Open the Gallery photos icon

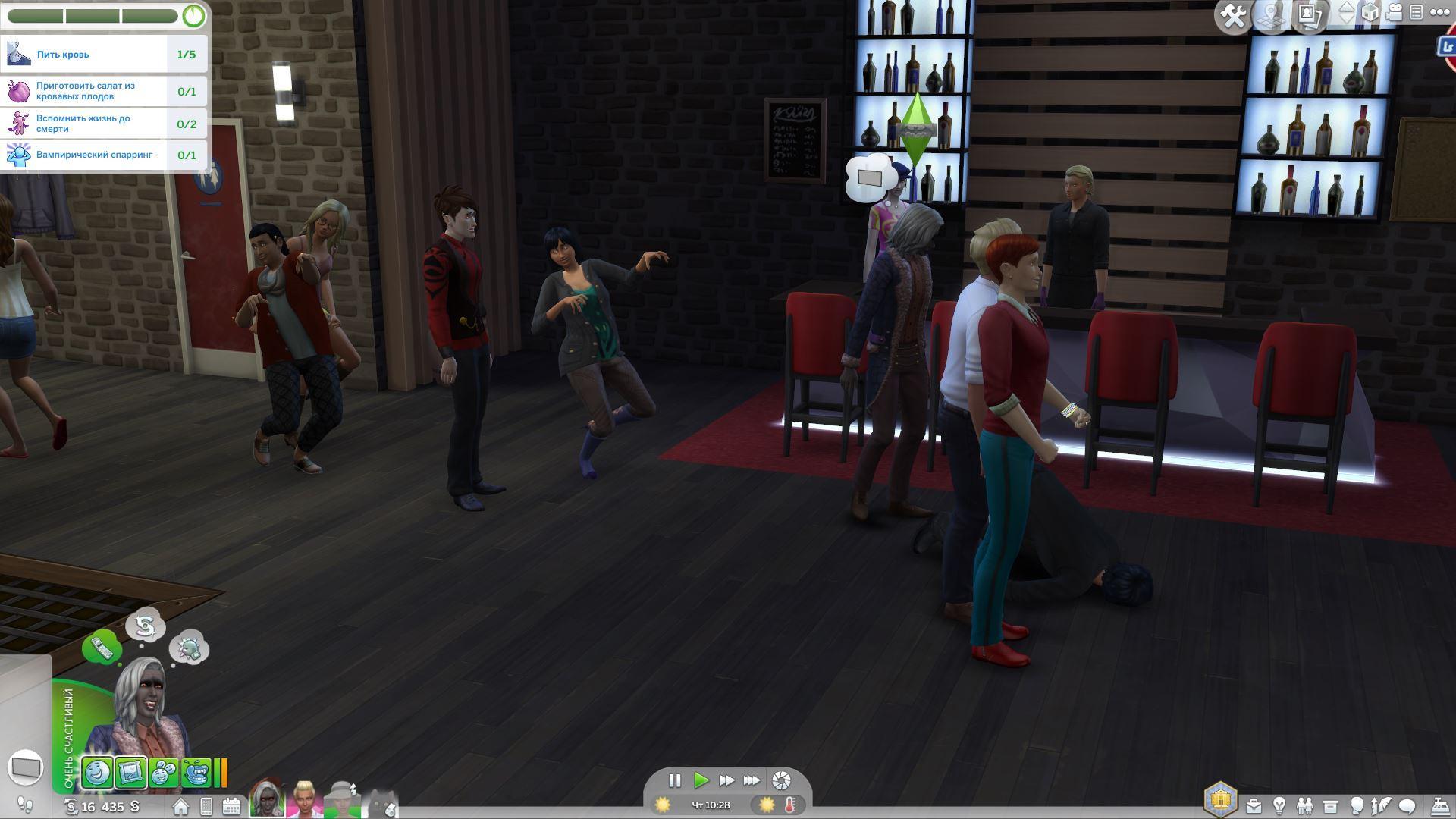click(1310, 14)
